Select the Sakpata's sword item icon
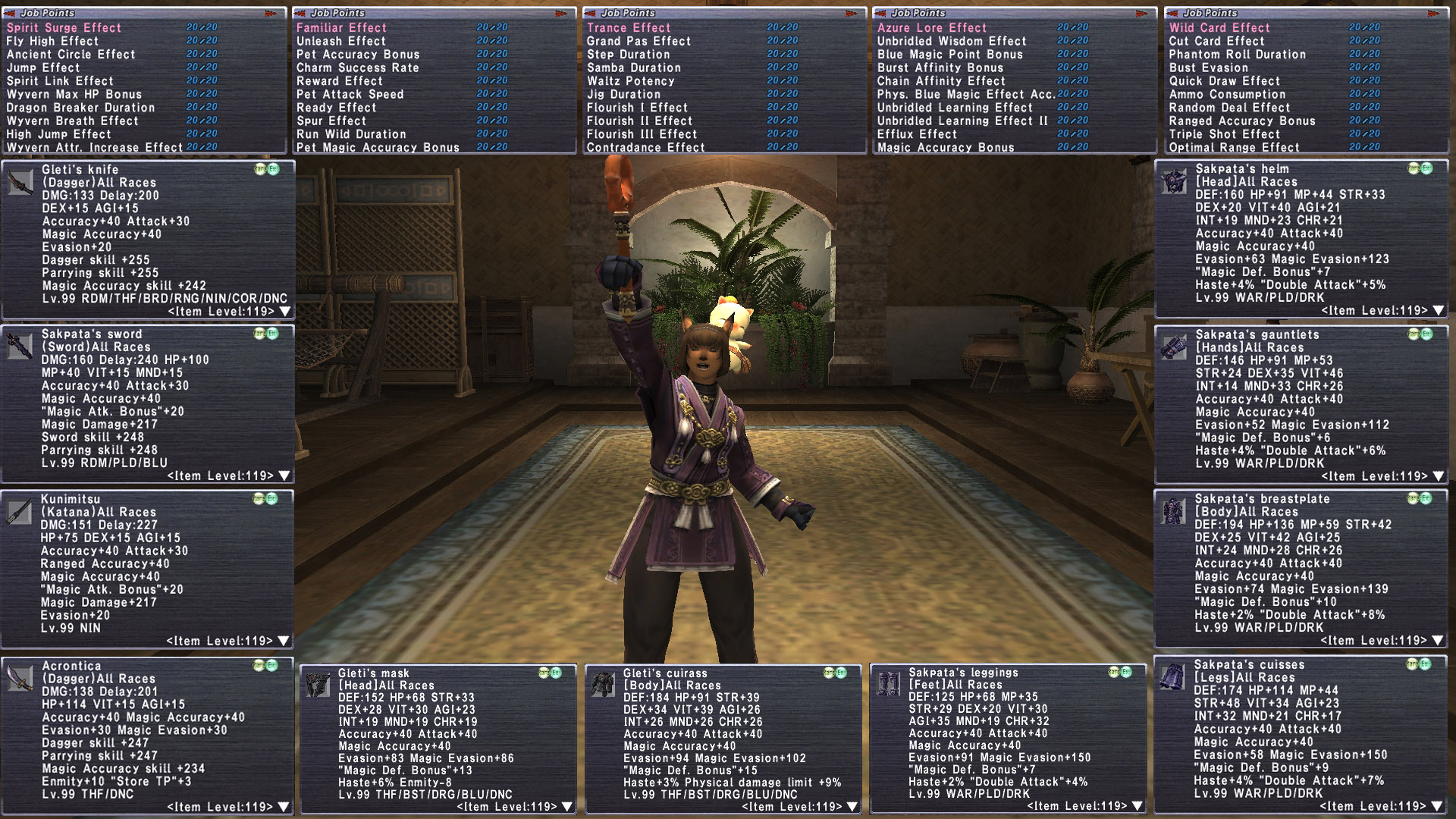The height and width of the screenshot is (819, 1456). coord(20,347)
